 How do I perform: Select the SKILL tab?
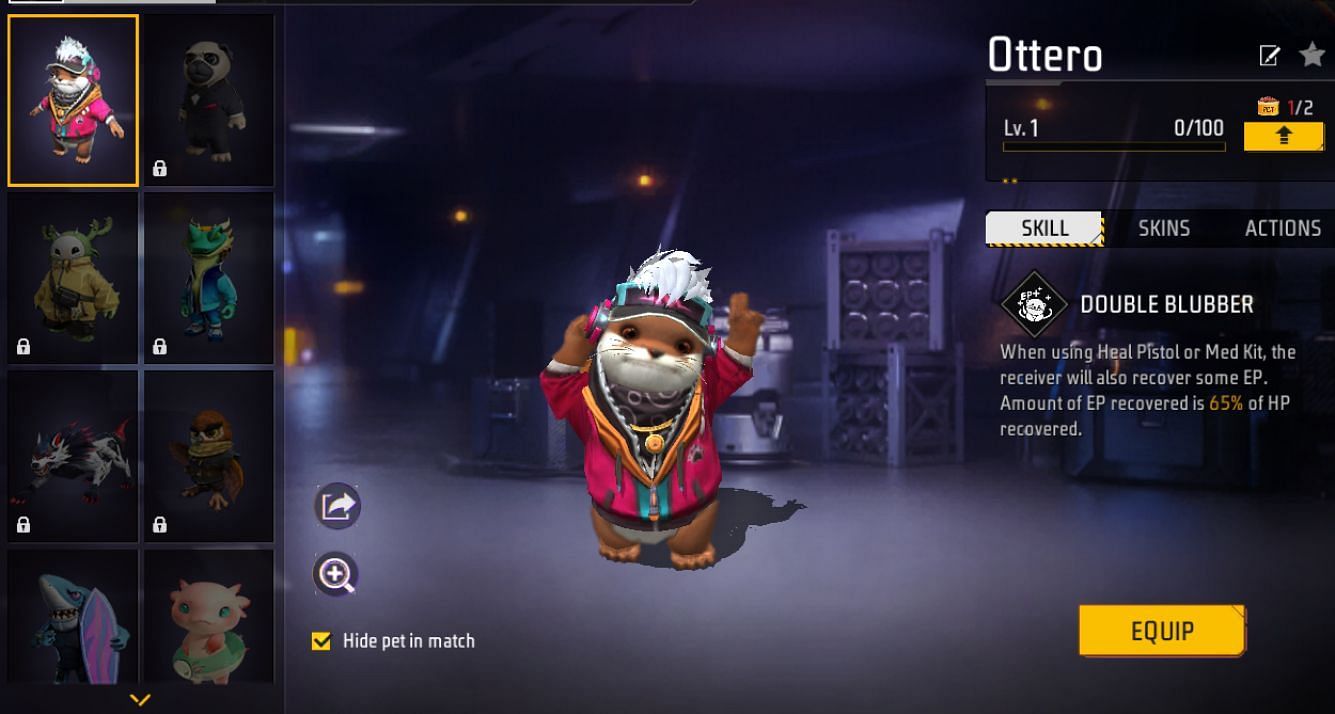(1044, 228)
